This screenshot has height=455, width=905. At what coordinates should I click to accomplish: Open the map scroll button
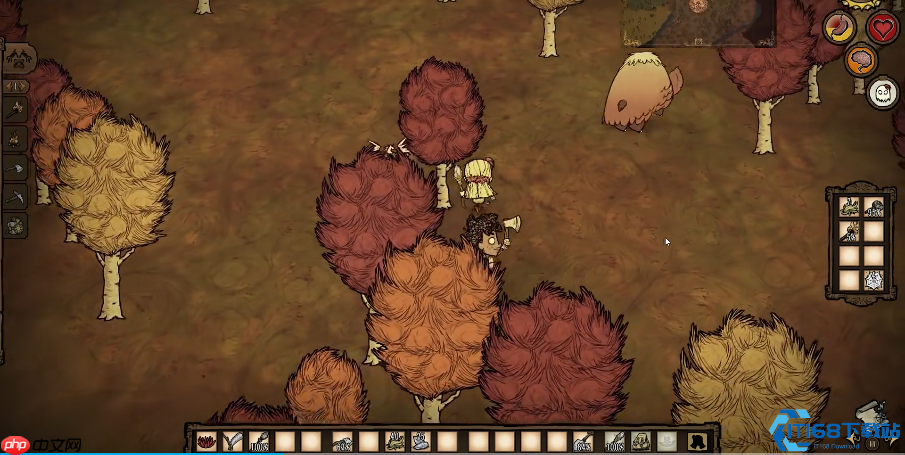[870, 415]
